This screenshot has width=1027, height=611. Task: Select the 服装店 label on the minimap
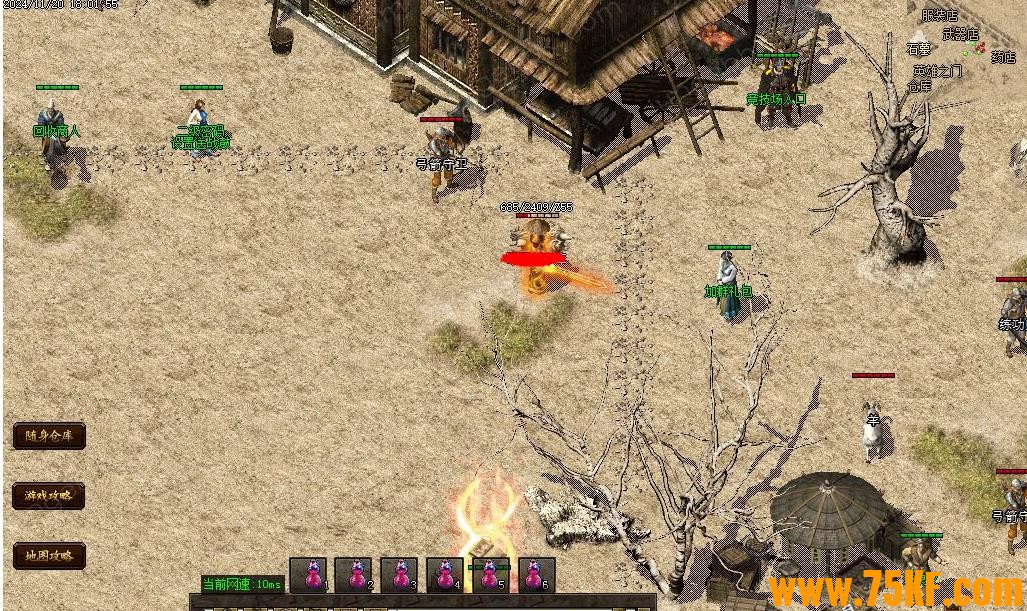tap(939, 16)
